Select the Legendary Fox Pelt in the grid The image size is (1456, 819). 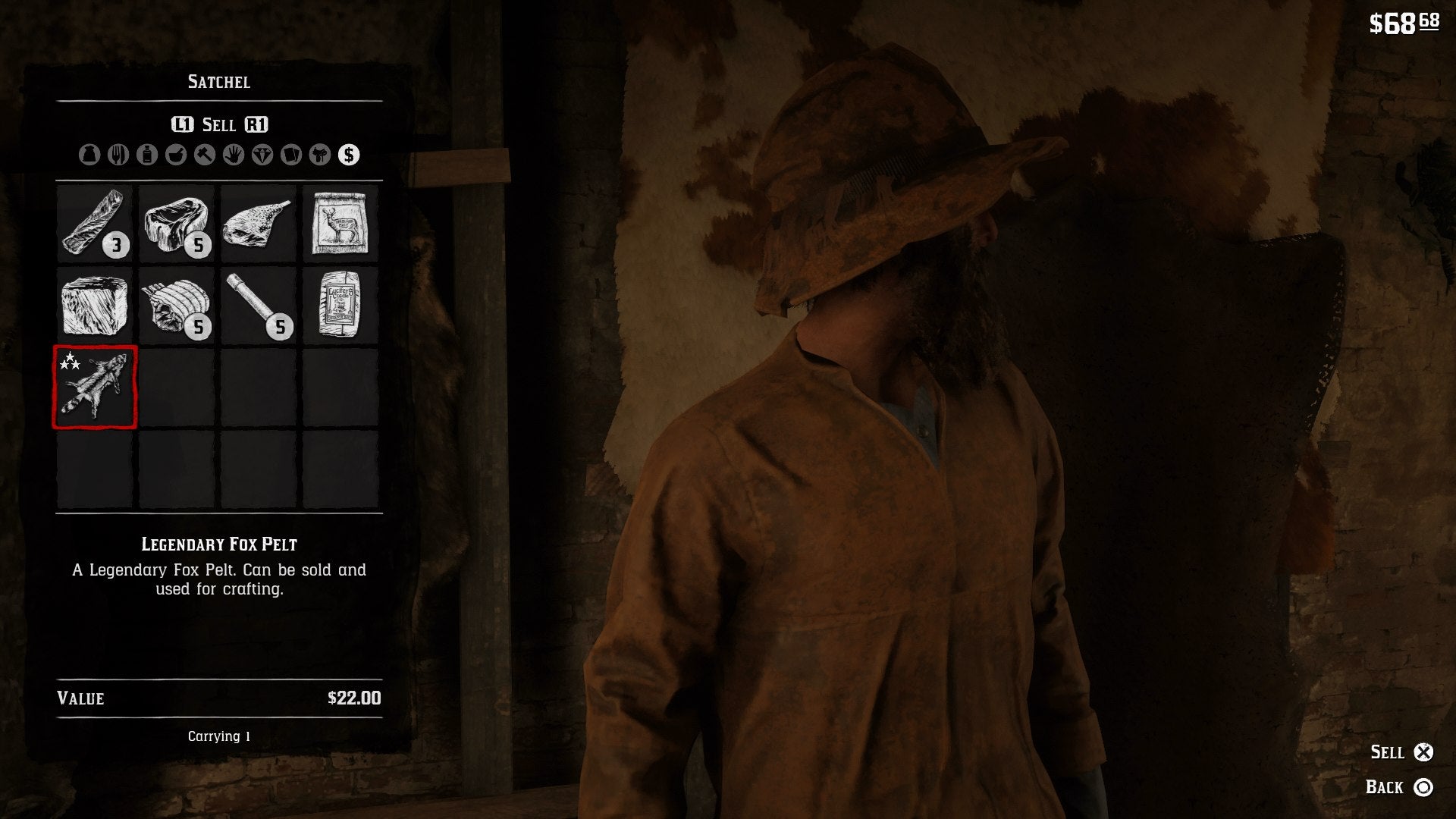pos(94,388)
